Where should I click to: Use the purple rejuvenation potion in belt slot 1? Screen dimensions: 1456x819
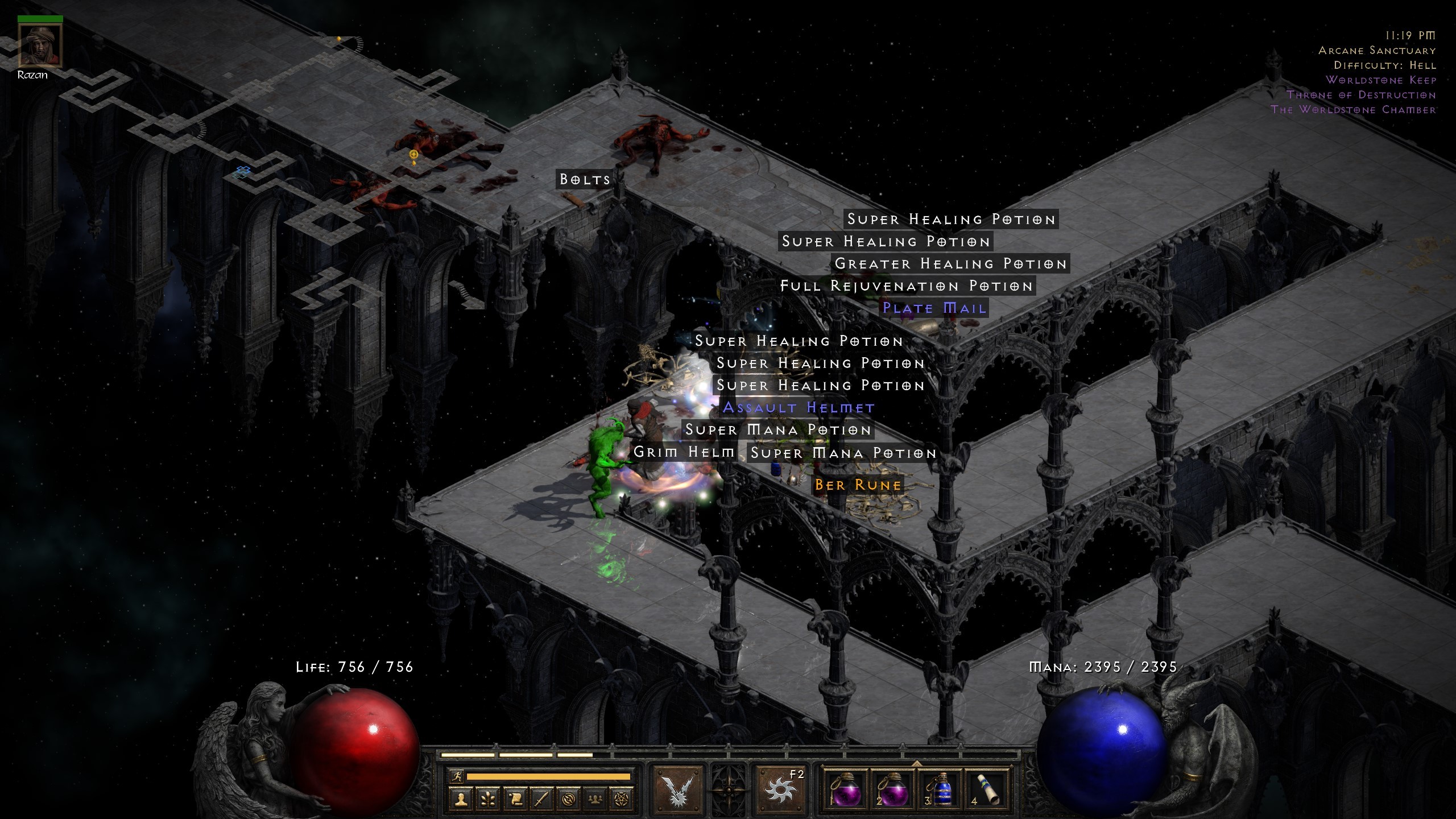point(844,791)
